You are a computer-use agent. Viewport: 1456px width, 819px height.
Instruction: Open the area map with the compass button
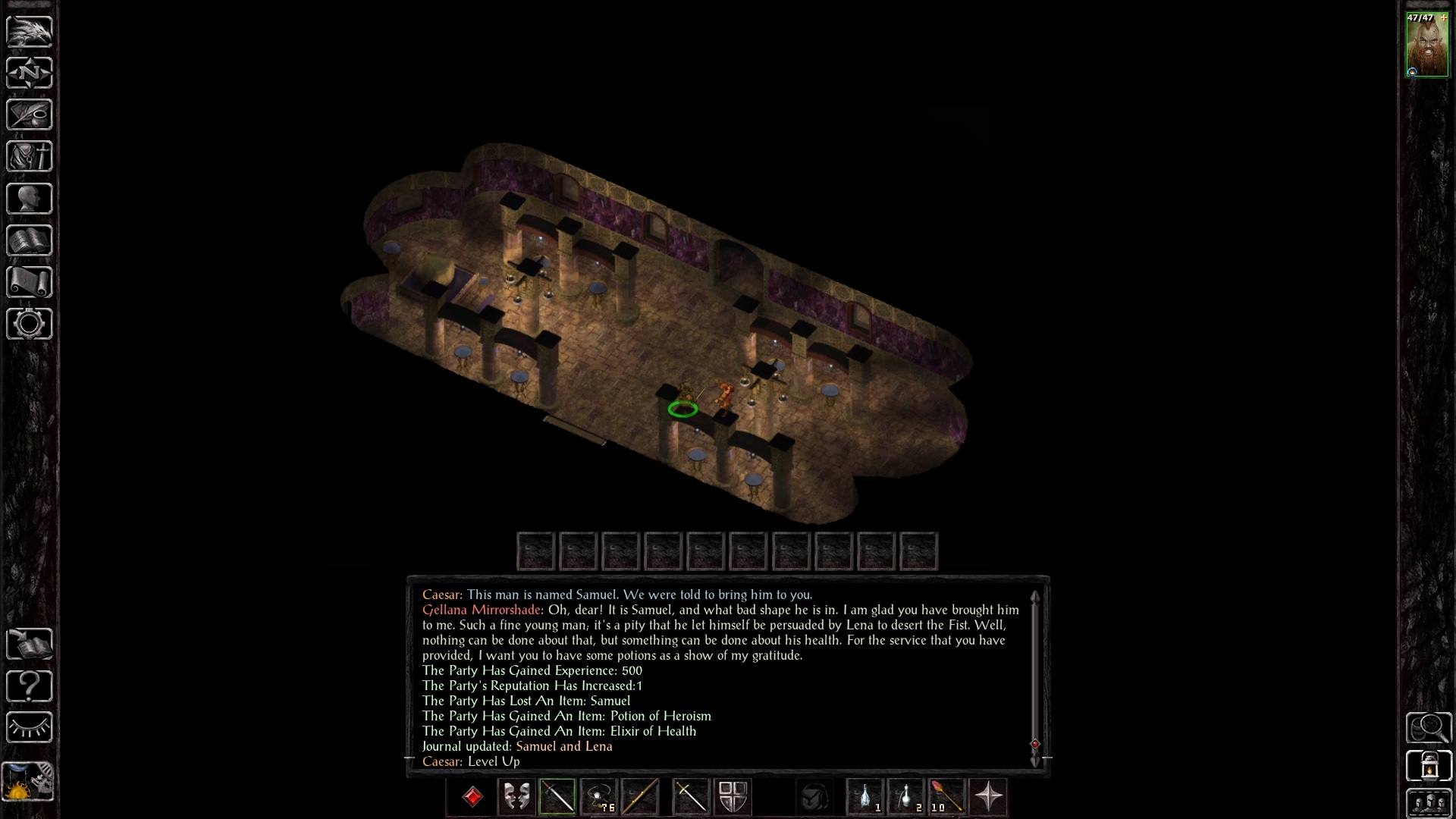point(30,73)
